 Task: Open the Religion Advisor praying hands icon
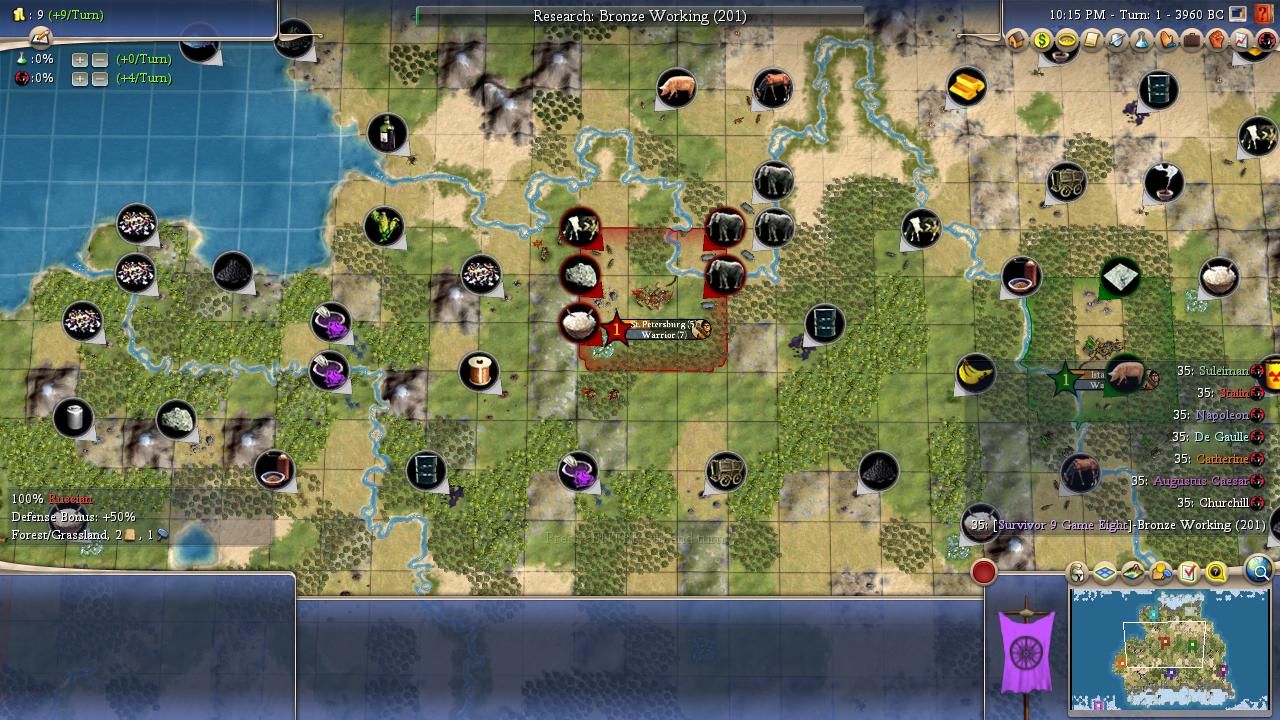click(x=1167, y=41)
